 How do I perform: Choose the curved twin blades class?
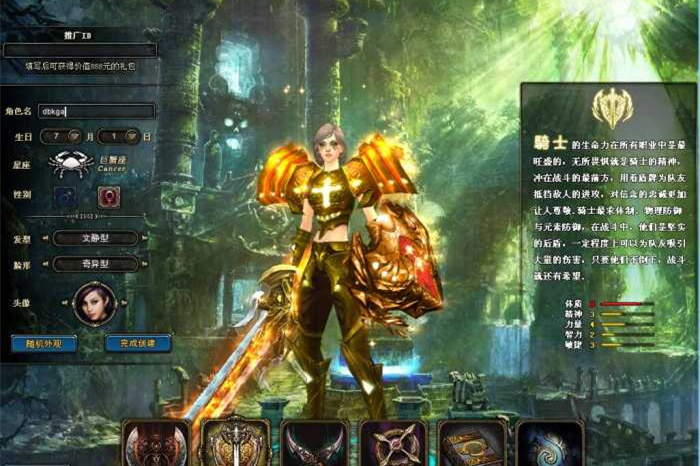[314, 444]
